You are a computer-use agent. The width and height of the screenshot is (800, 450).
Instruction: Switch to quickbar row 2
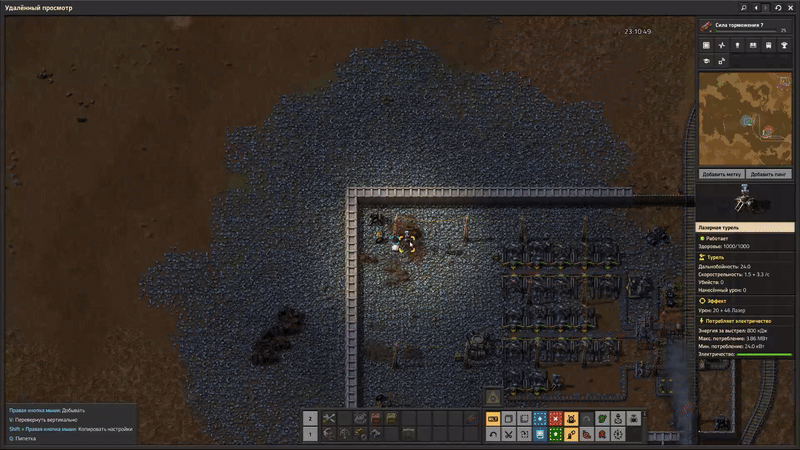pyautogui.click(x=310, y=419)
